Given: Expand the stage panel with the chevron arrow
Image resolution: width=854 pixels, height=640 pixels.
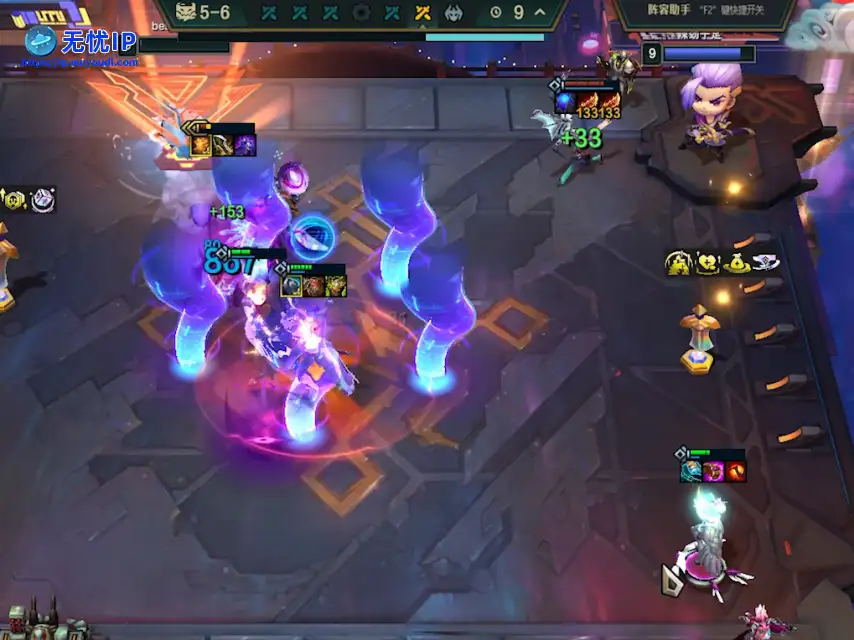Looking at the screenshot, I should 540,13.
